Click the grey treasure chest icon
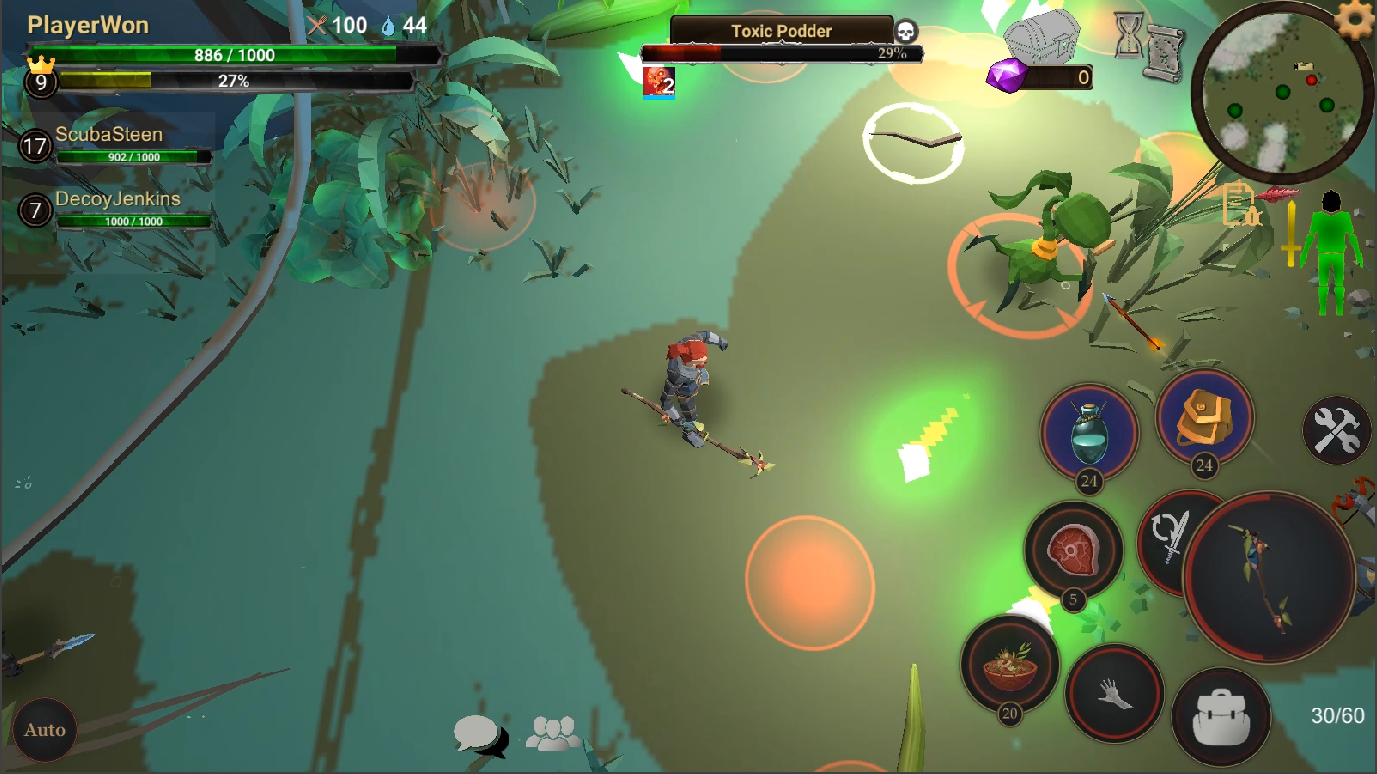The image size is (1377, 774). coord(1042,38)
